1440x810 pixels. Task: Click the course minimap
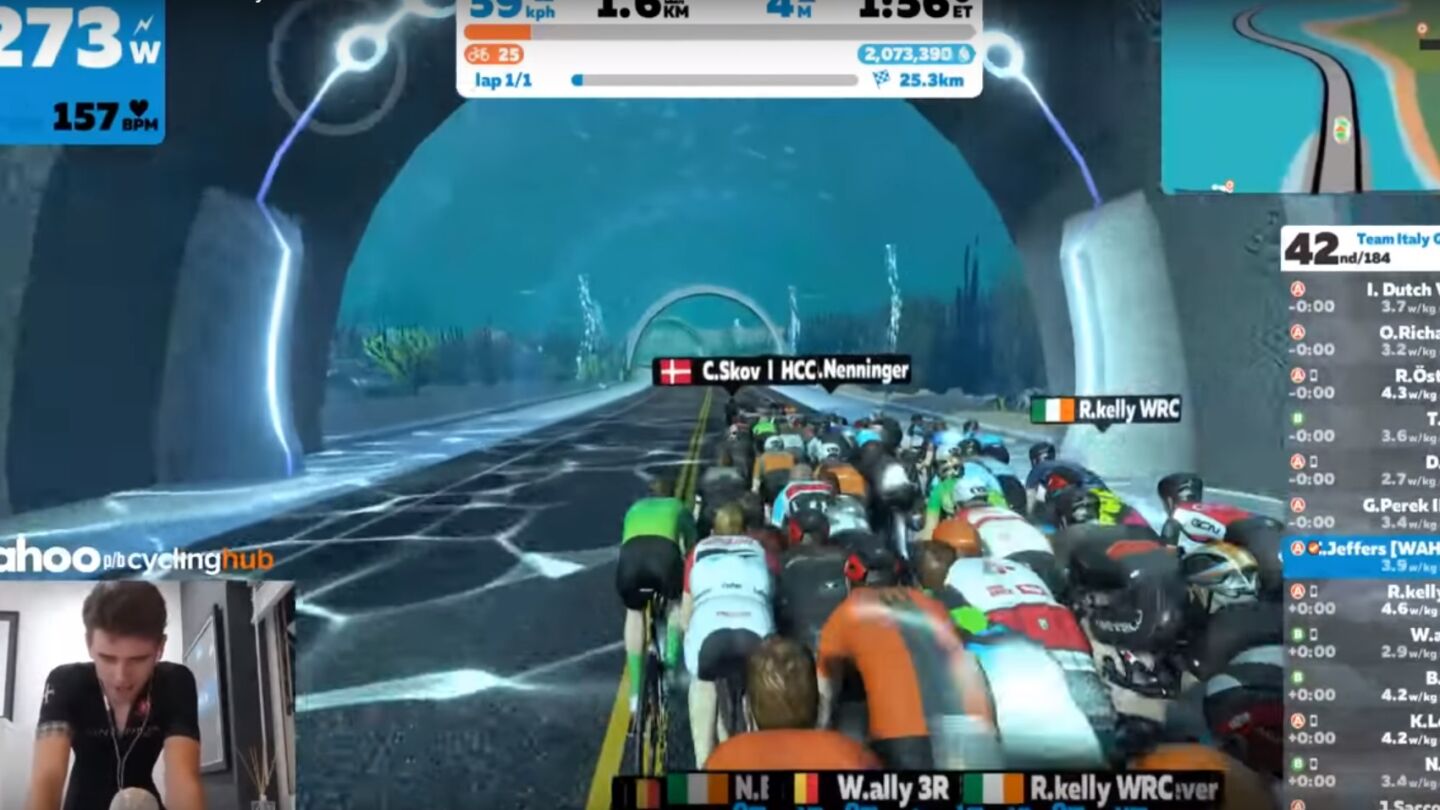click(1300, 96)
